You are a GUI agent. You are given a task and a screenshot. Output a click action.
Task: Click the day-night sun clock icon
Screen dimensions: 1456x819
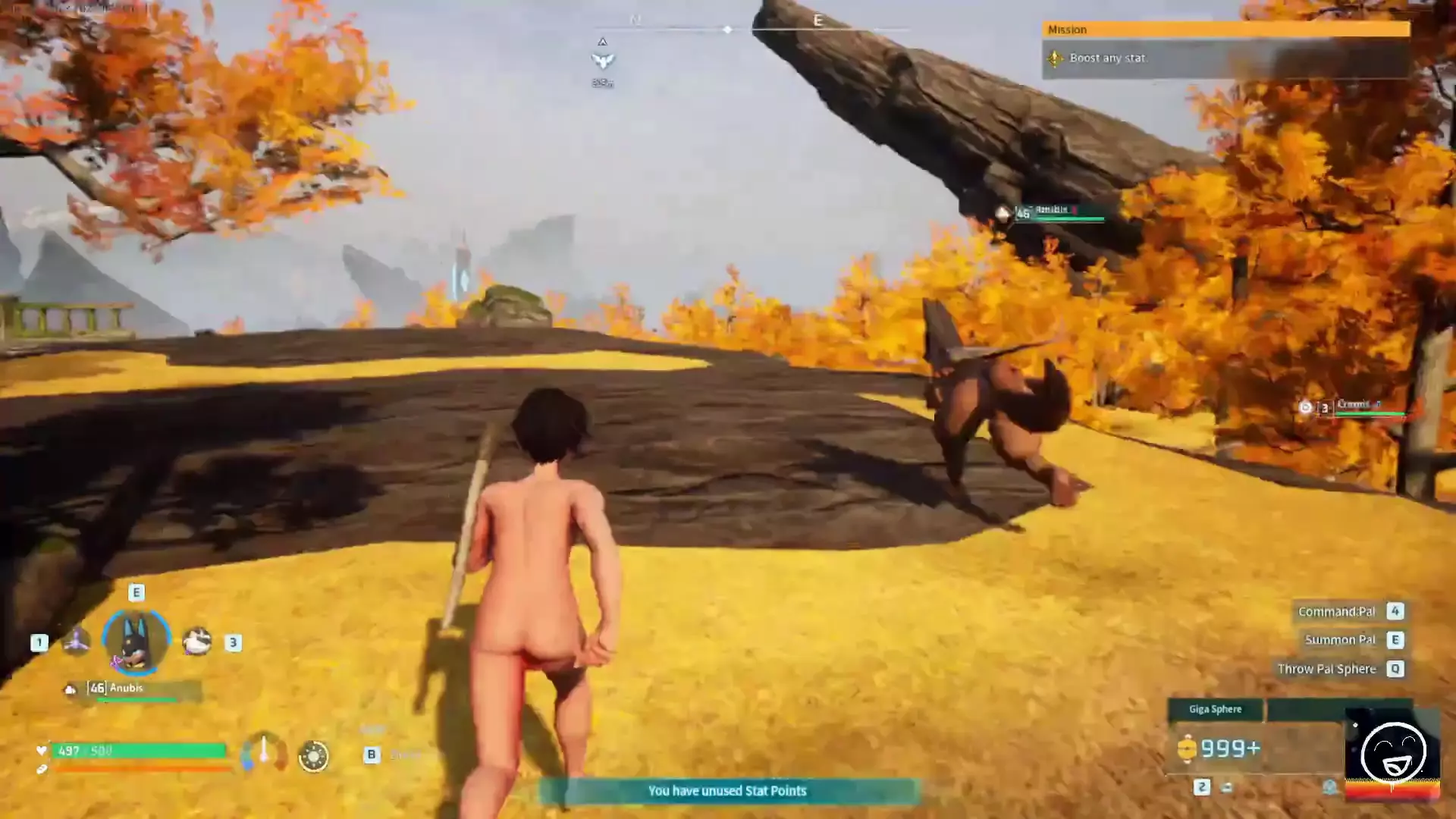tap(314, 756)
